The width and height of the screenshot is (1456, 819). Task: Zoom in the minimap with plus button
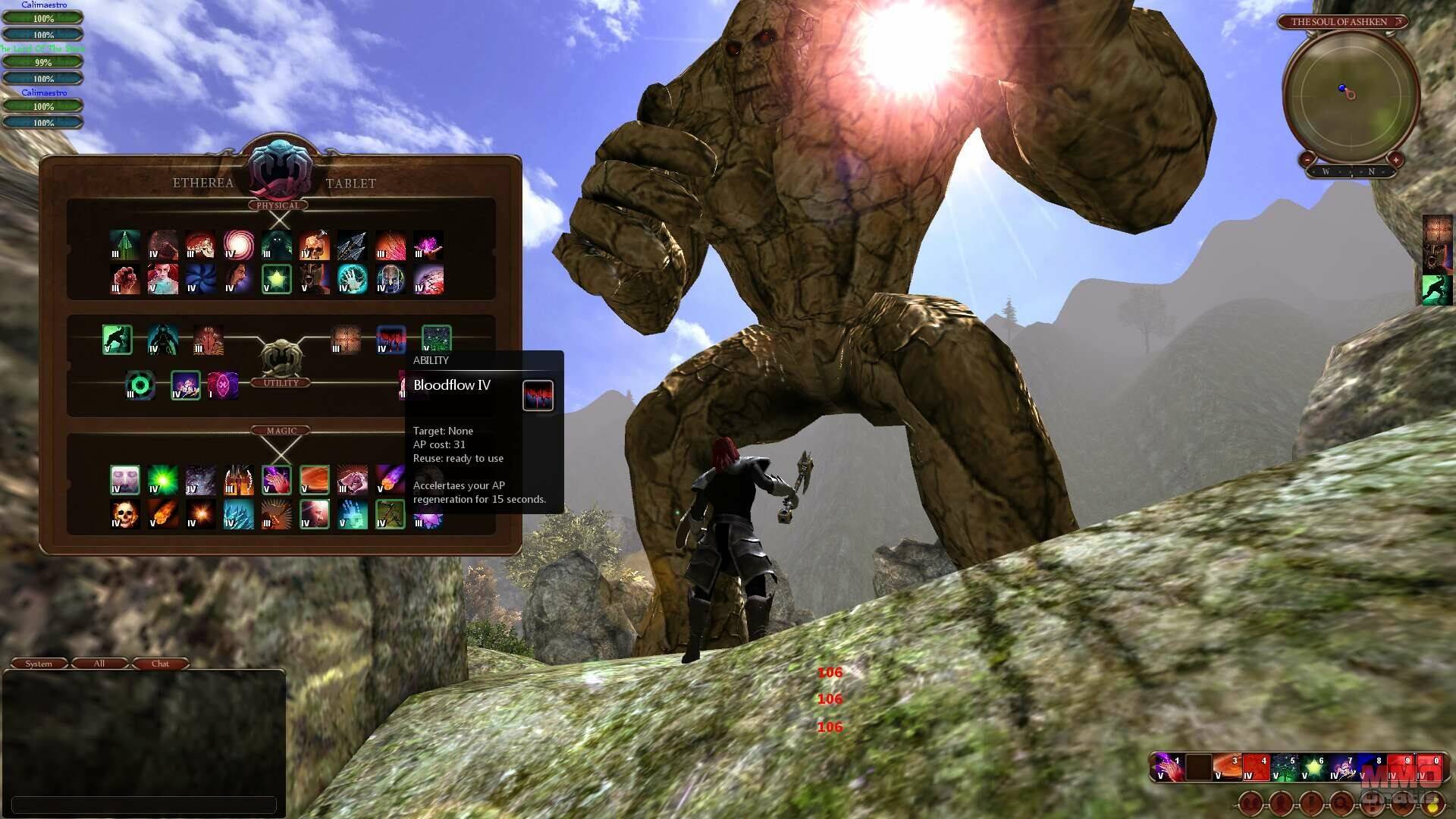click(x=1395, y=159)
